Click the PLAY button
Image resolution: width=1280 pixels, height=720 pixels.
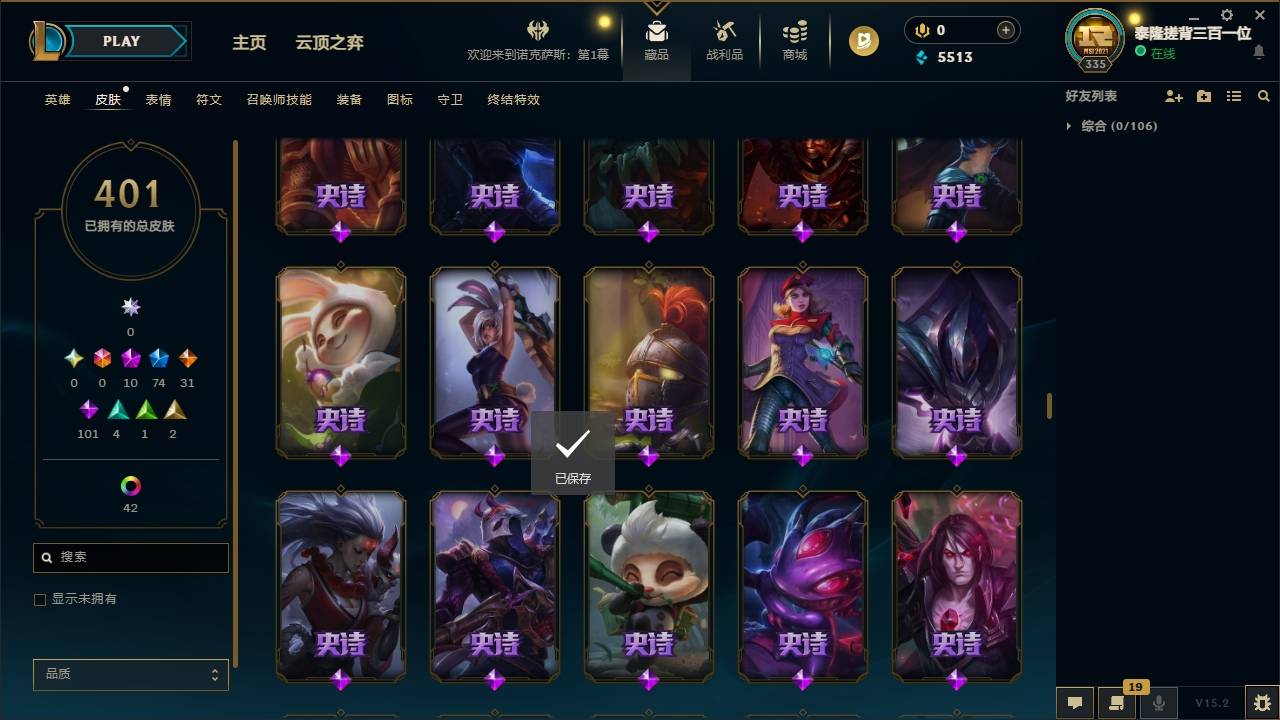coord(122,41)
